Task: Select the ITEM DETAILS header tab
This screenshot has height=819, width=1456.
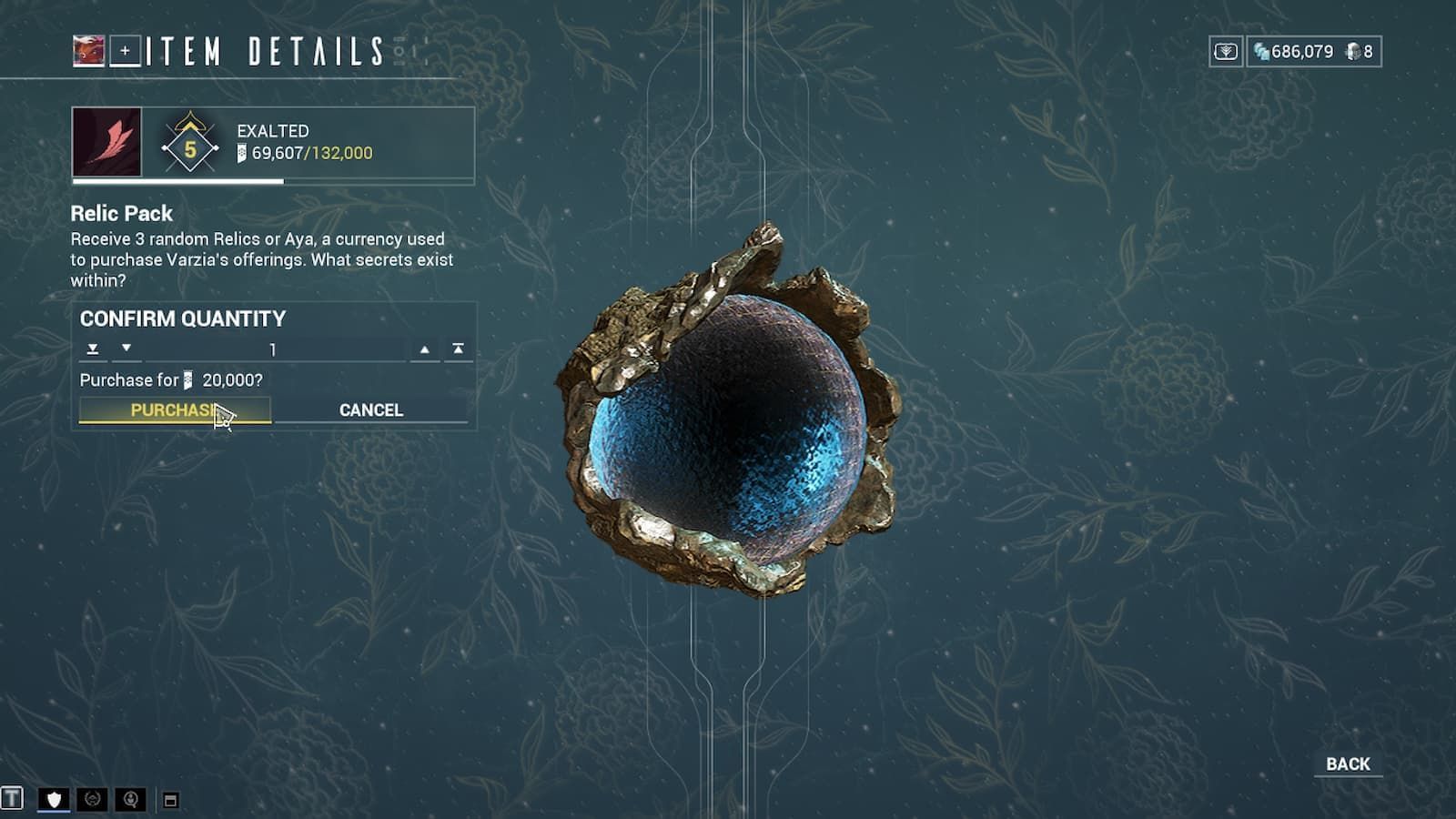Action: tap(264, 52)
